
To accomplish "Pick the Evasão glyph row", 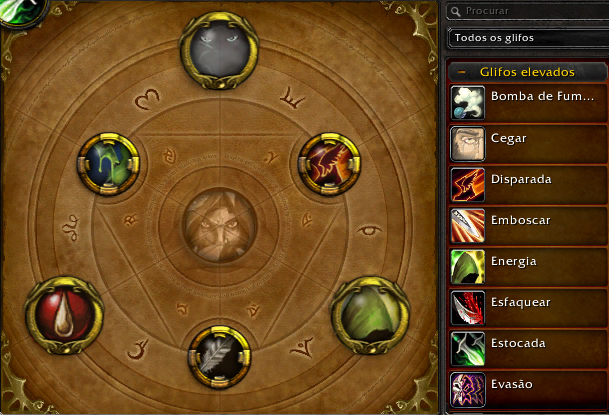I will [528, 385].
